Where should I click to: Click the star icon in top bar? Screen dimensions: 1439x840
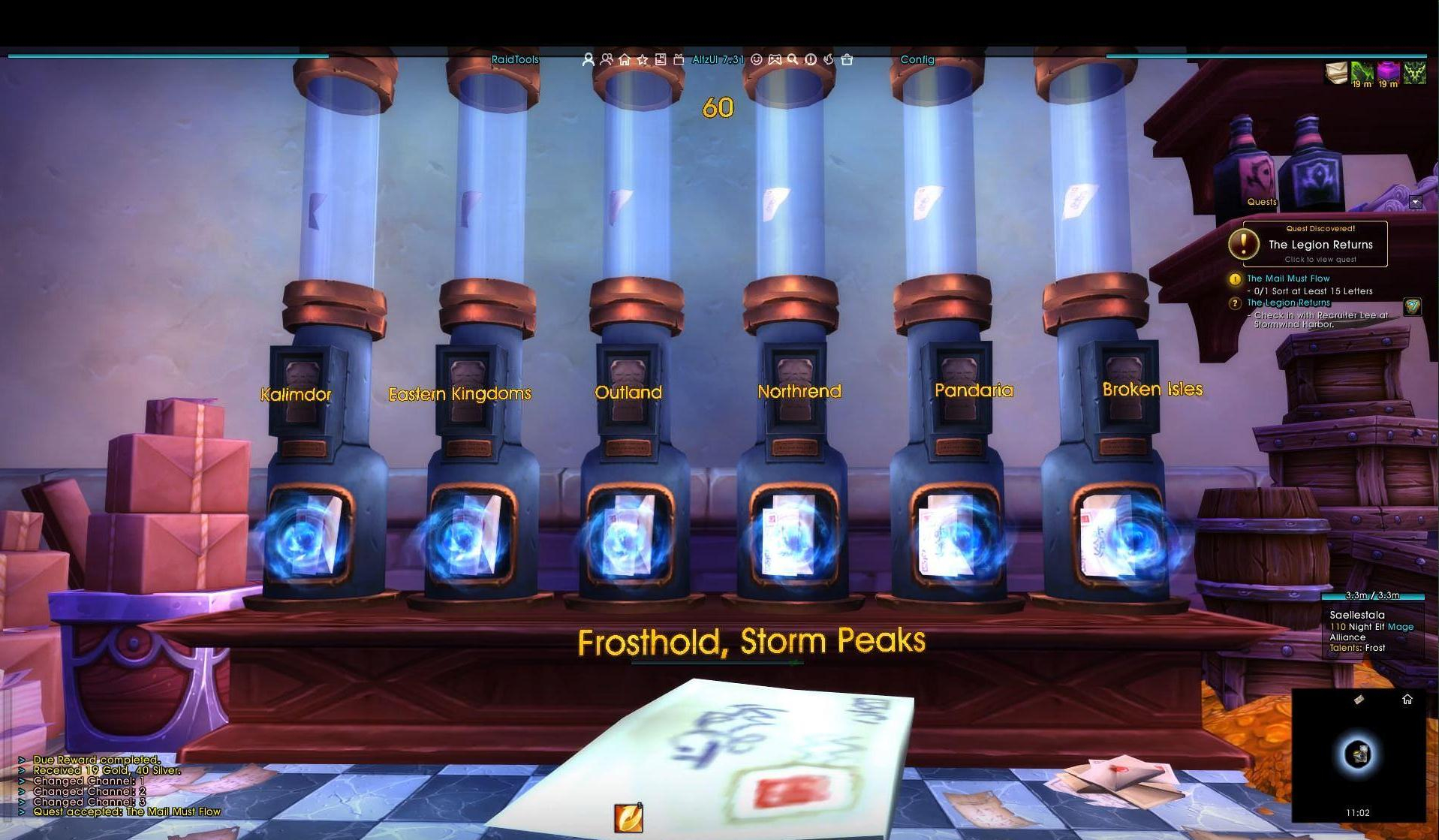tap(643, 59)
